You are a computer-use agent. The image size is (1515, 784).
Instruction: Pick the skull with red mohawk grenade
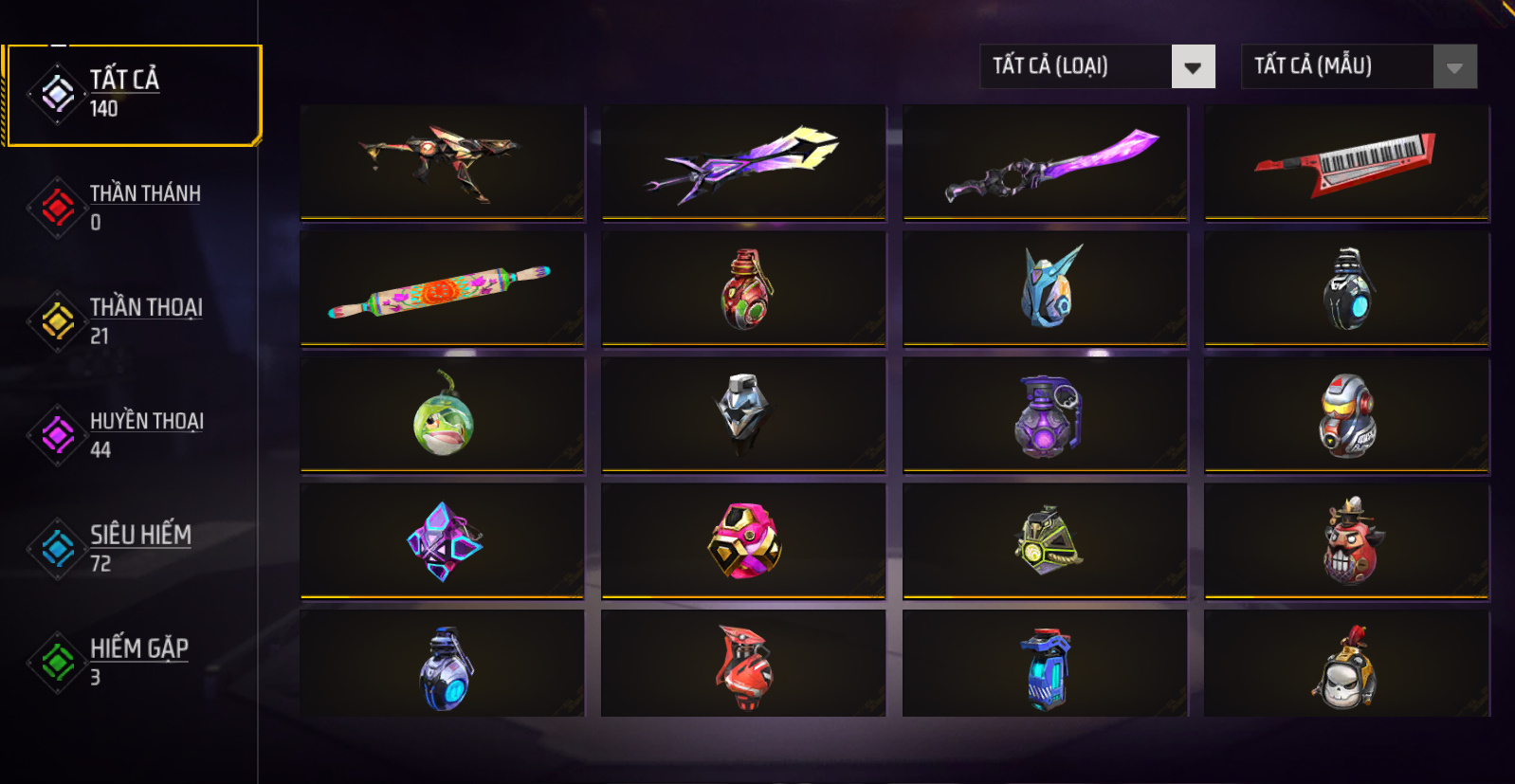click(x=1346, y=666)
